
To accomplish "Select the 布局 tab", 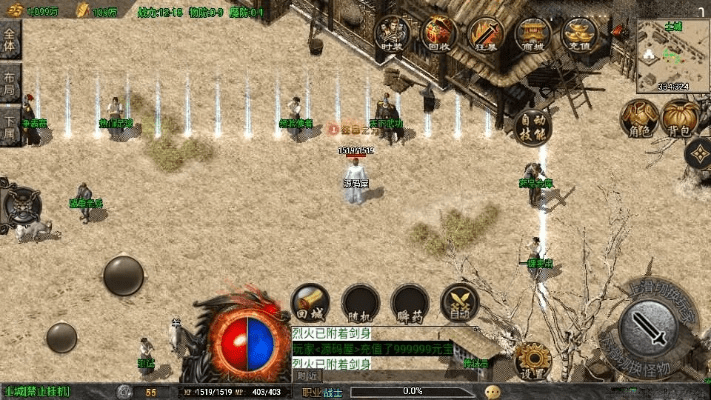I will coord(11,87).
